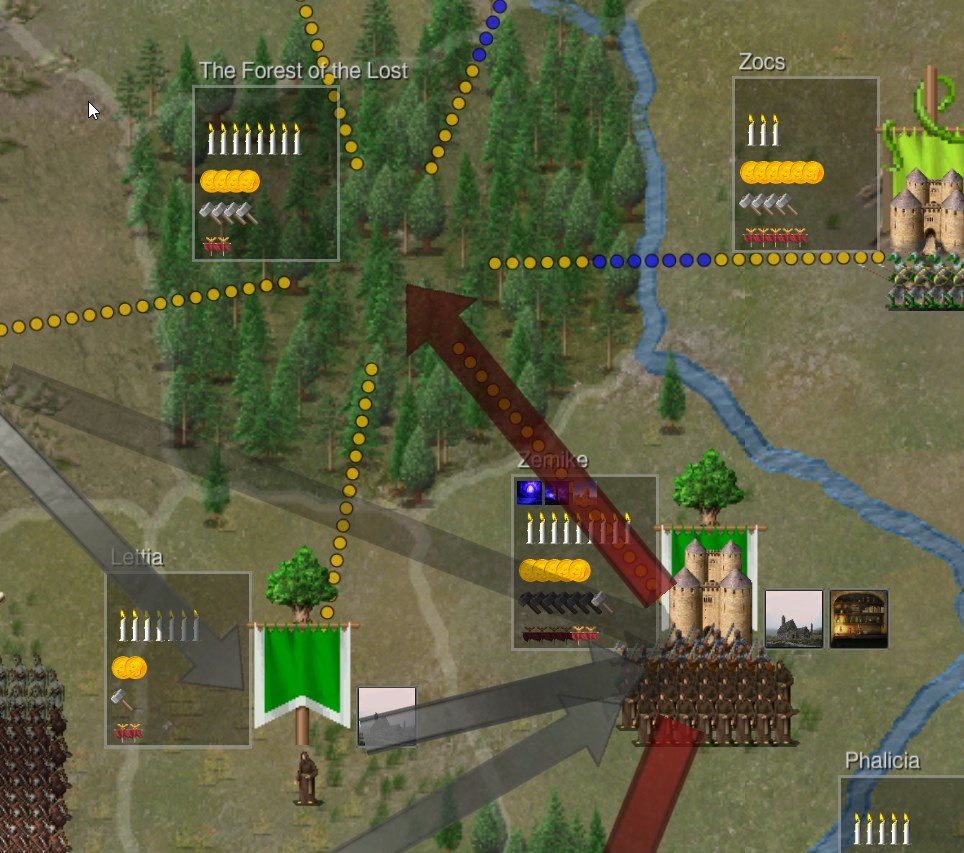964x853 pixels.
Task: Select the lone hooded commander in Lettia
Action: (x=307, y=778)
